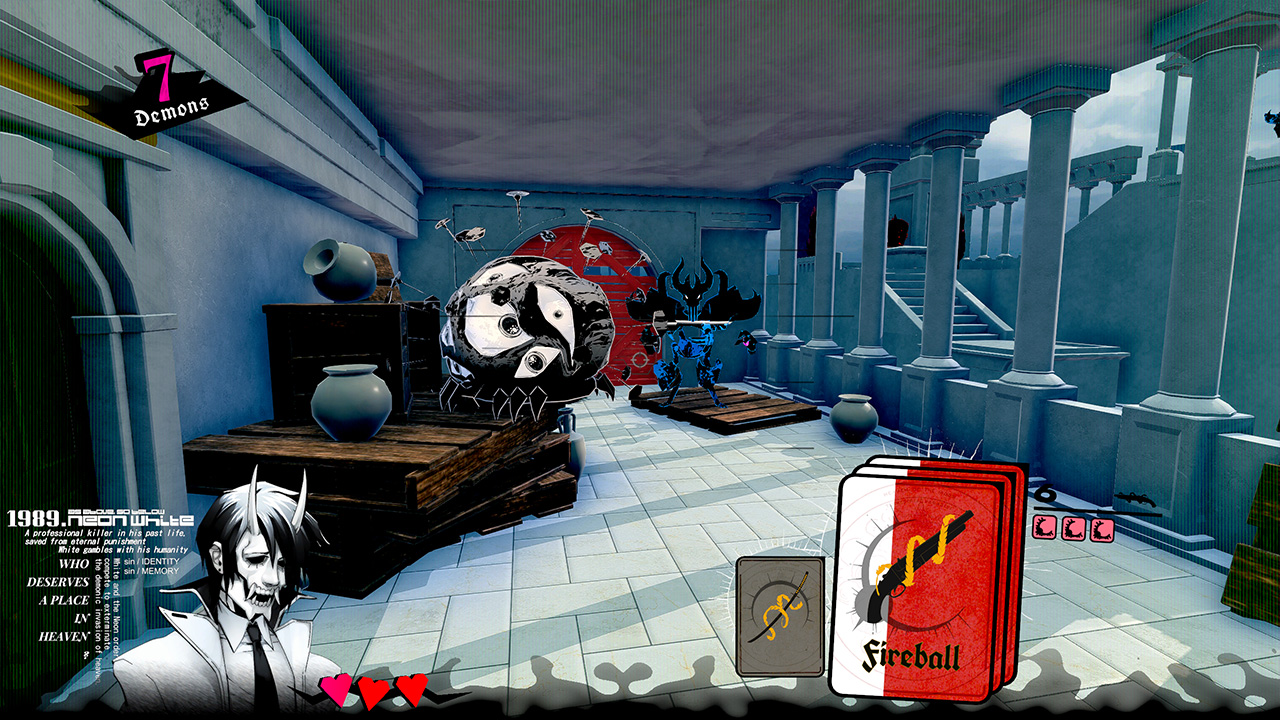Image resolution: width=1280 pixels, height=720 pixels.
Task: Click the middle pink ammo pip icon
Action: 1073,527
